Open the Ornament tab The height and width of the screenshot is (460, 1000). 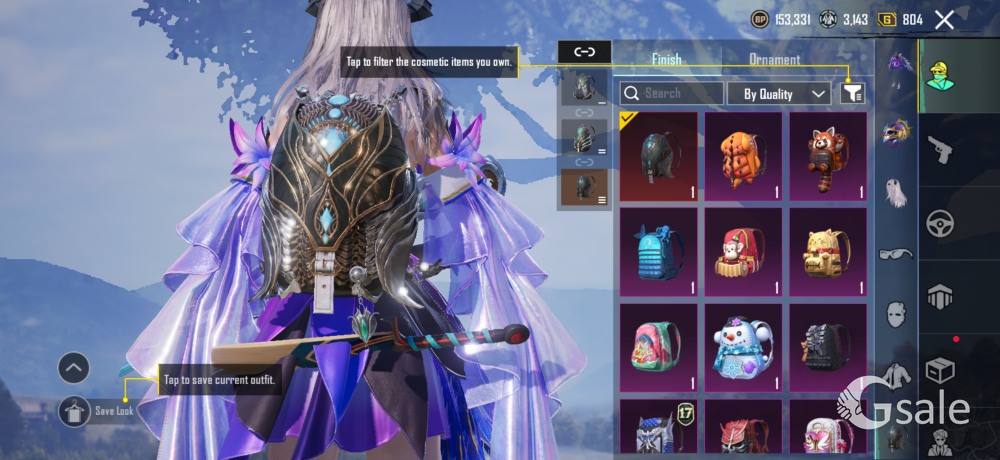click(775, 59)
